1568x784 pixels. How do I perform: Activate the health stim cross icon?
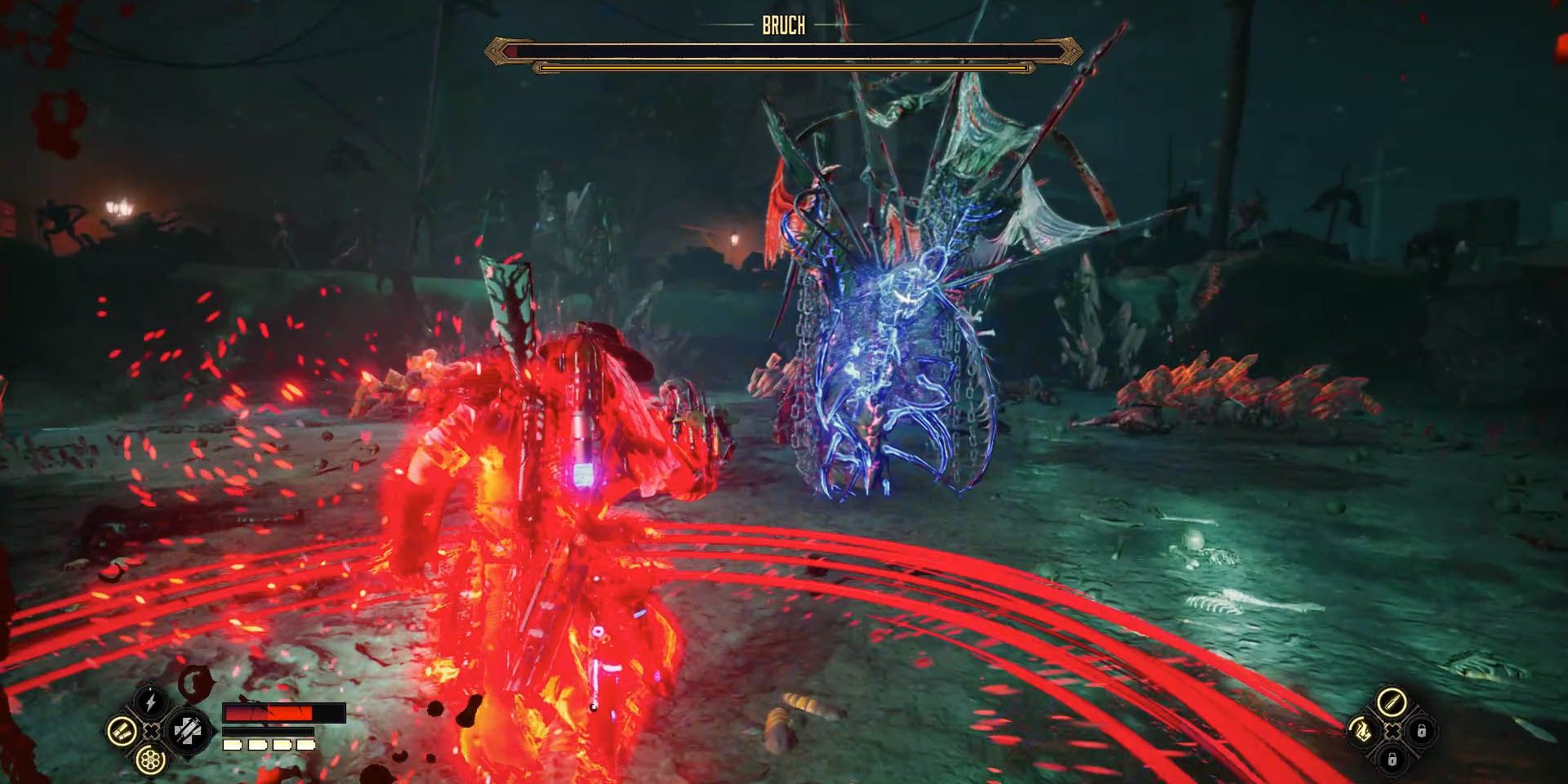[x=189, y=733]
